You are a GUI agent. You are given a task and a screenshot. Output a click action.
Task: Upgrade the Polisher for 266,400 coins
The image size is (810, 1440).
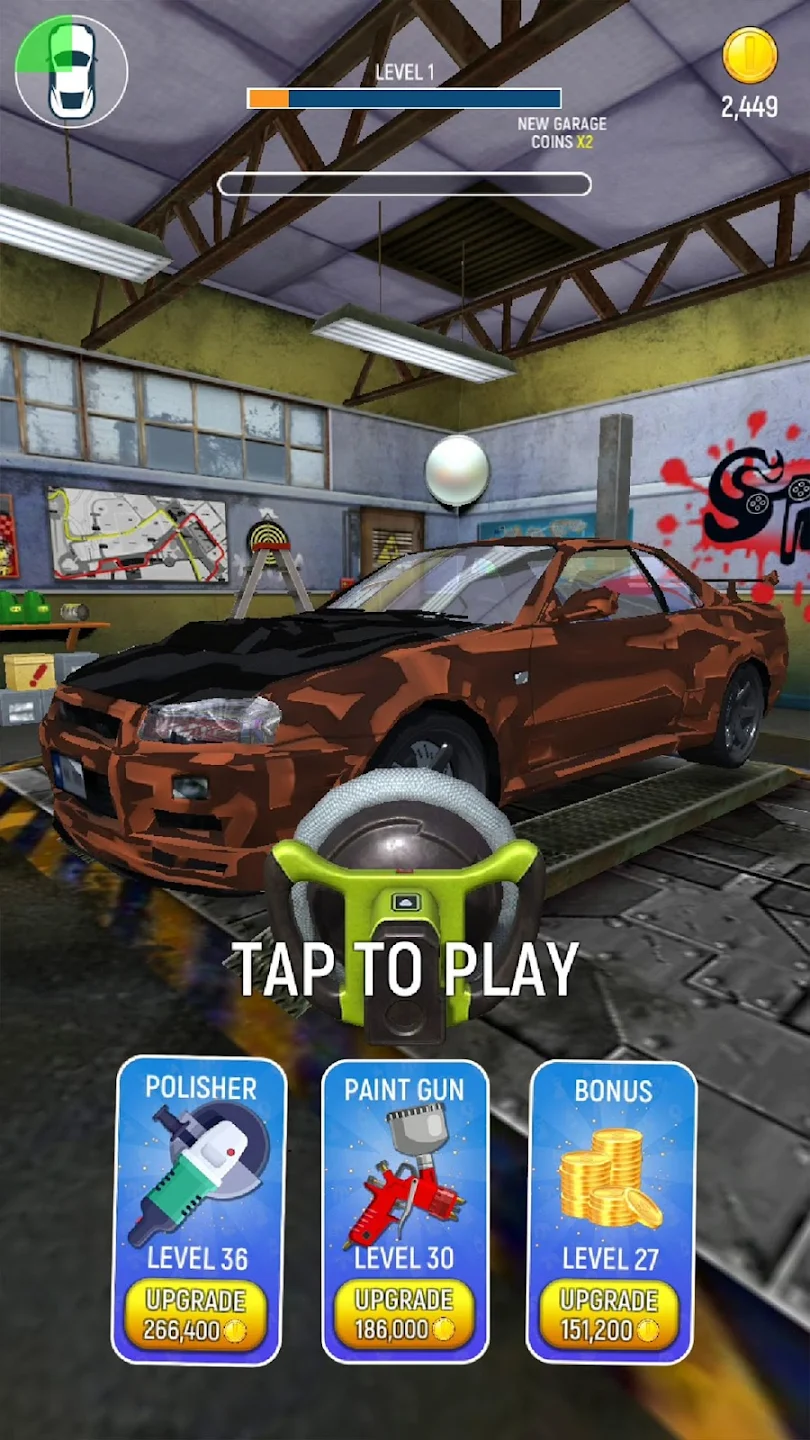coord(195,1314)
